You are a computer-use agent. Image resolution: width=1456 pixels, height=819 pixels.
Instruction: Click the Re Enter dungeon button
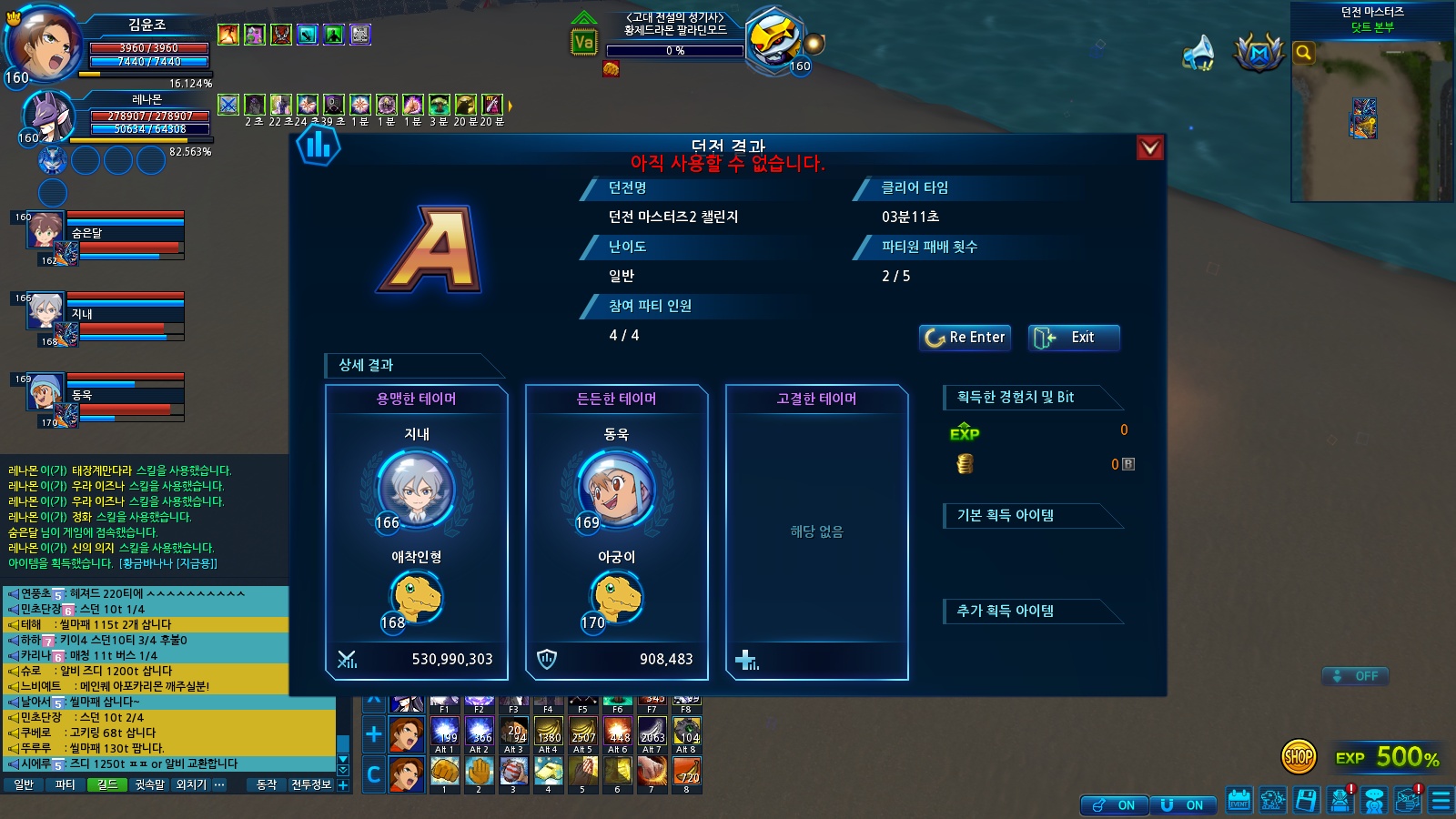coord(965,338)
